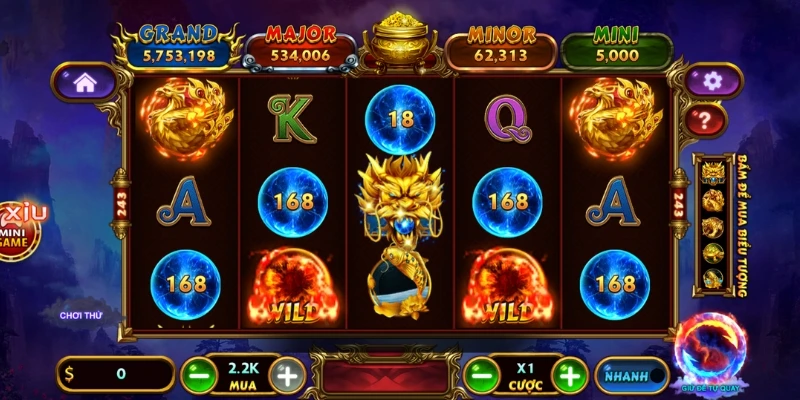
Task: Open the buy-symbol panel of golden icons
Action: point(716,227)
